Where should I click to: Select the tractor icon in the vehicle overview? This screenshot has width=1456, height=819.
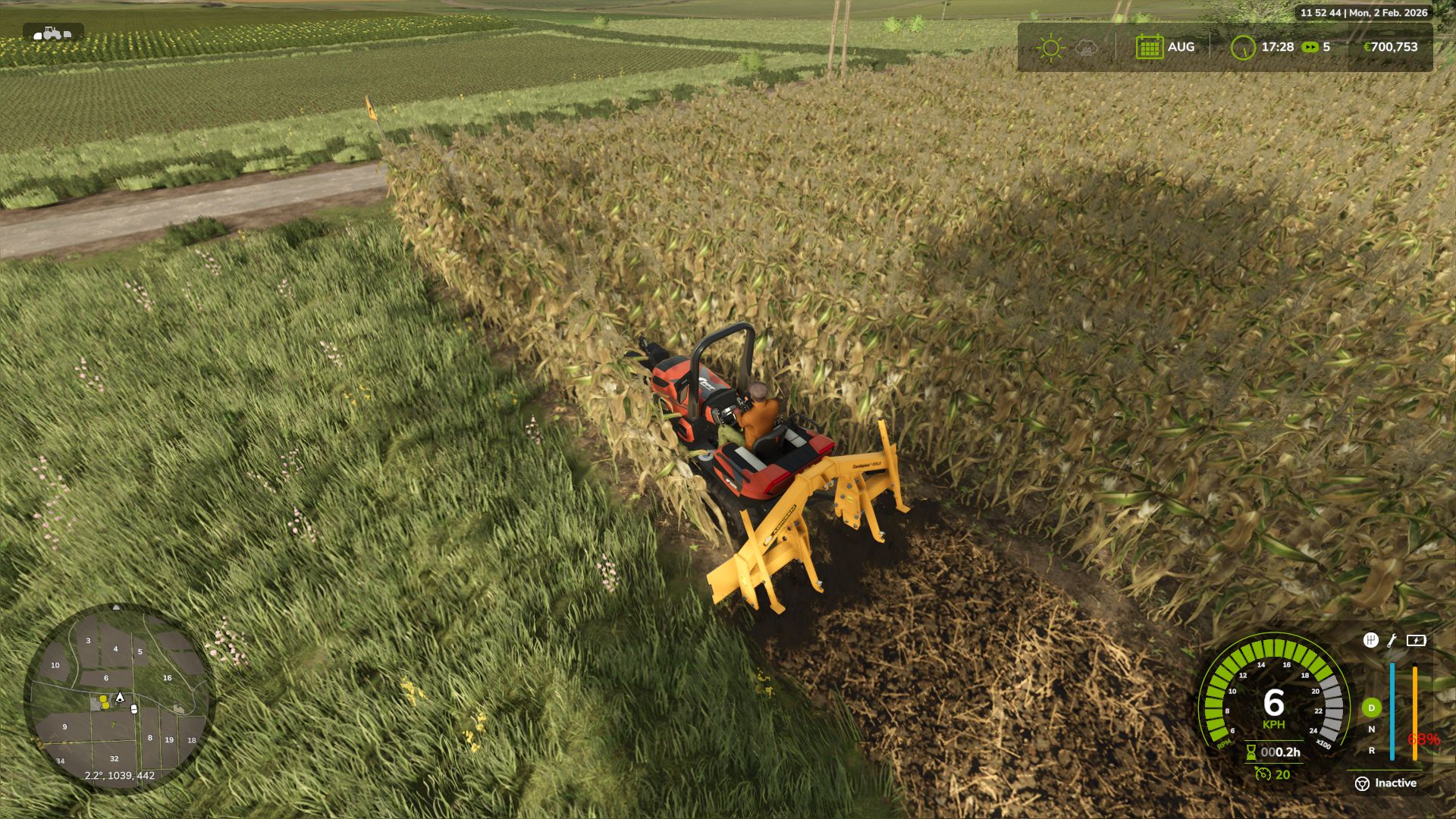pyautogui.click(x=51, y=33)
